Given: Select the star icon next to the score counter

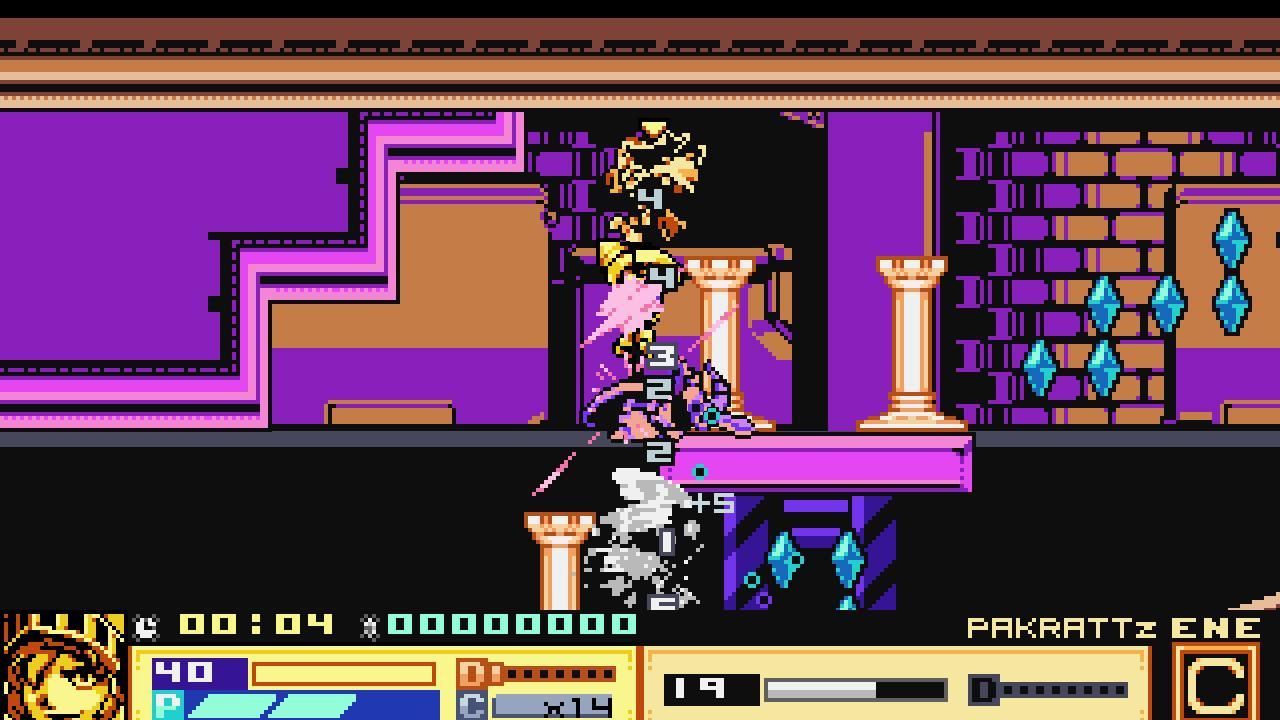Looking at the screenshot, I should click(372, 626).
